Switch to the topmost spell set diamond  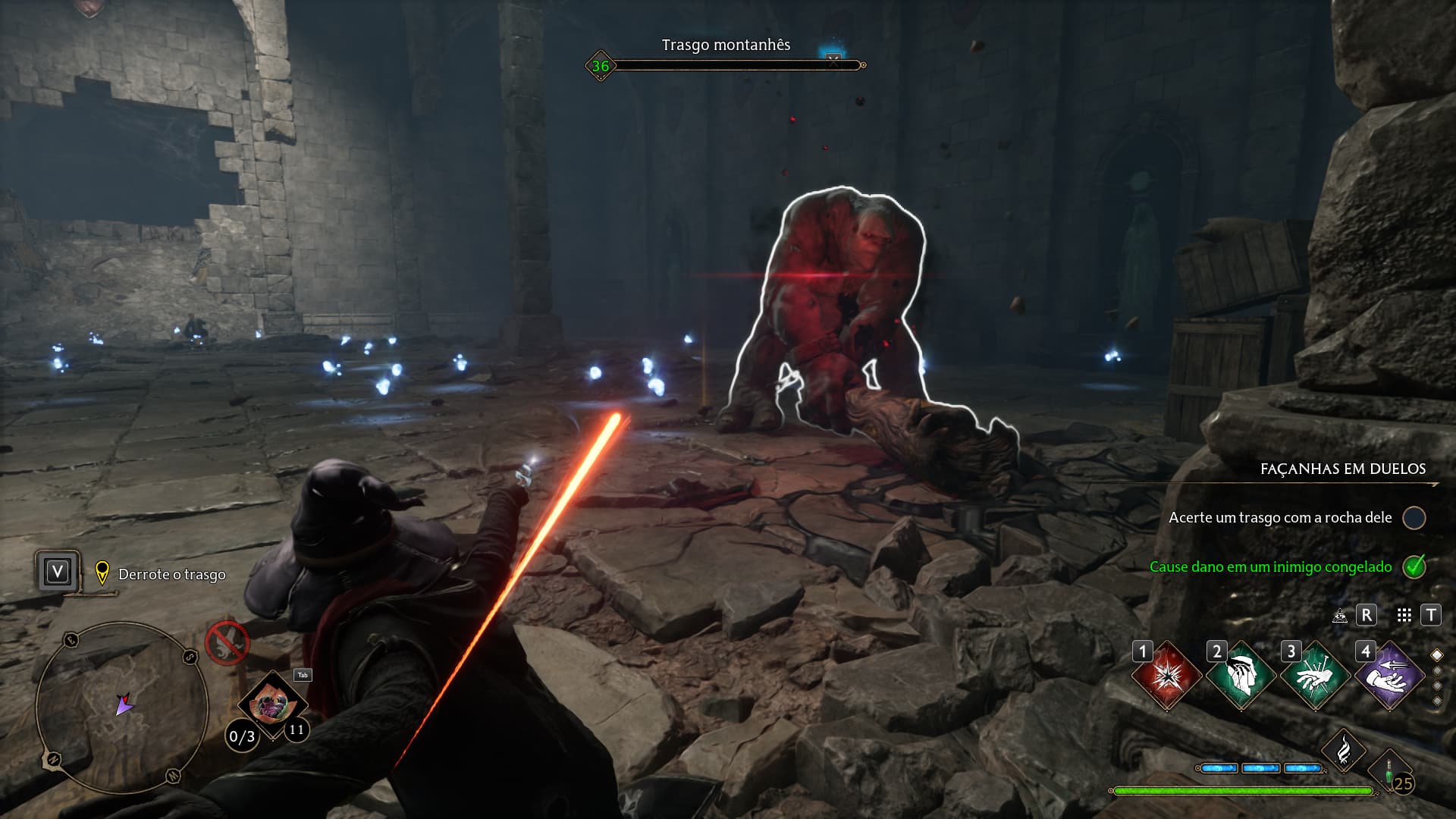[x=1436, y=654]
